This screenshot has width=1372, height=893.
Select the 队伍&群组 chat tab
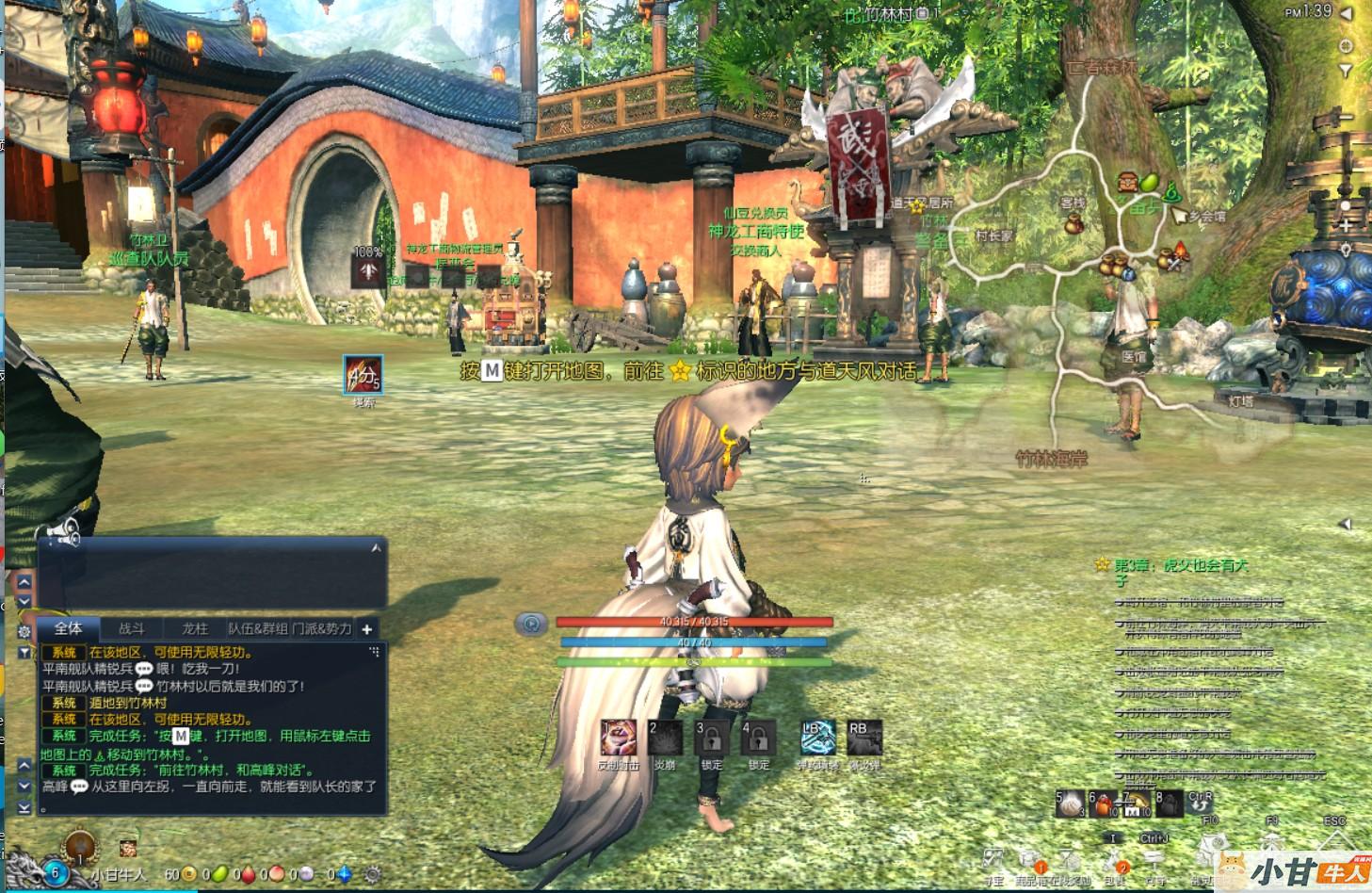click(257, 628)
